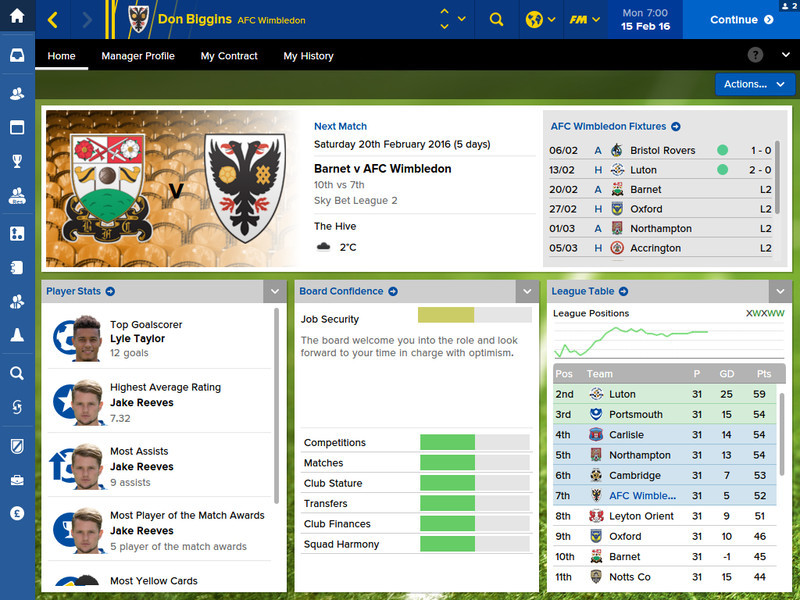
Task: Click the Continue button
Action: coord(741,19)
